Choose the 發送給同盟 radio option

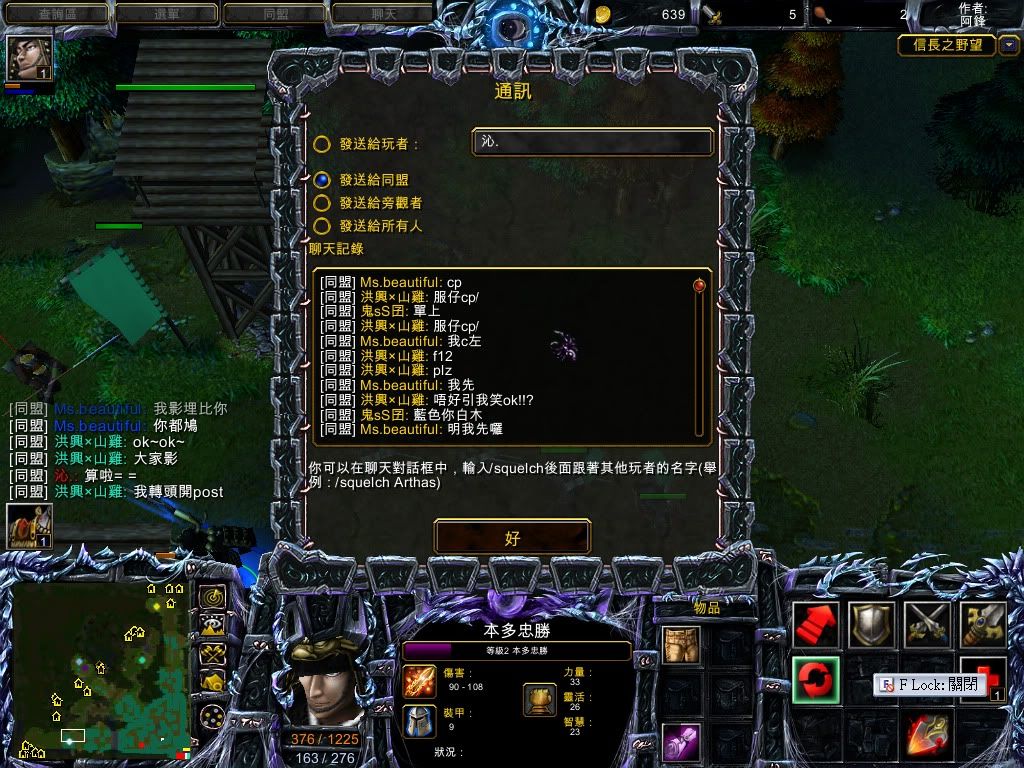click(x=322, y=180)
